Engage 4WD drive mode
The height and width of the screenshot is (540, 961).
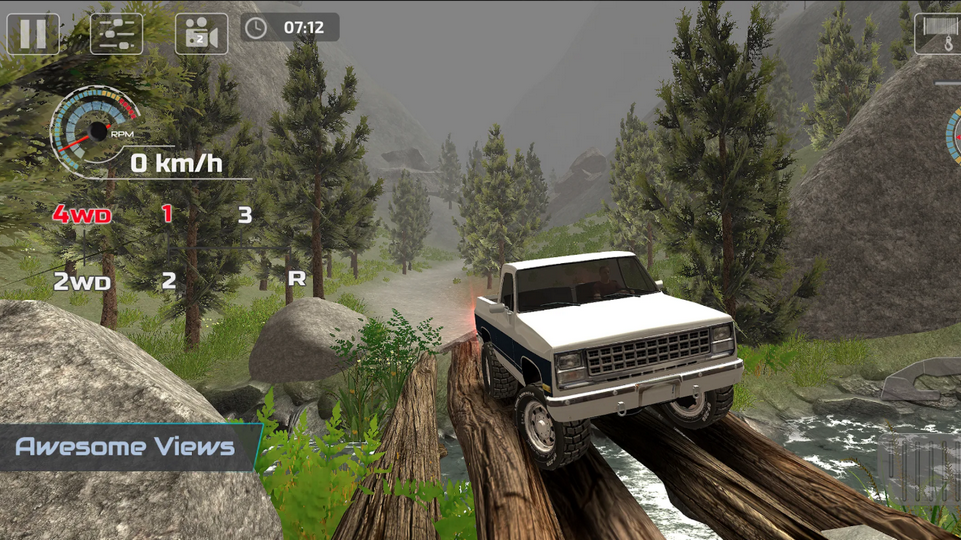82,214
